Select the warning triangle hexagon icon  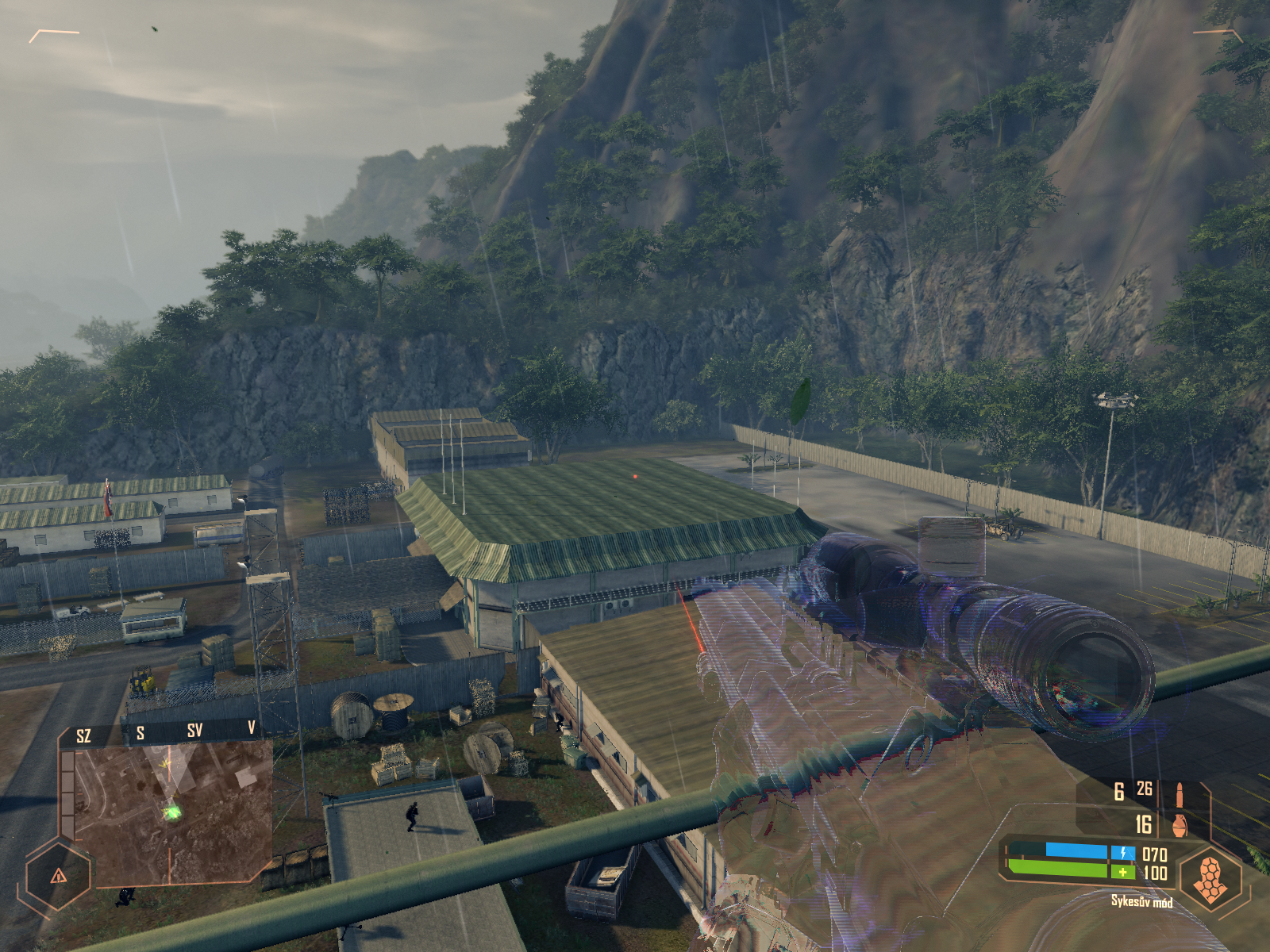coord(58,876)
